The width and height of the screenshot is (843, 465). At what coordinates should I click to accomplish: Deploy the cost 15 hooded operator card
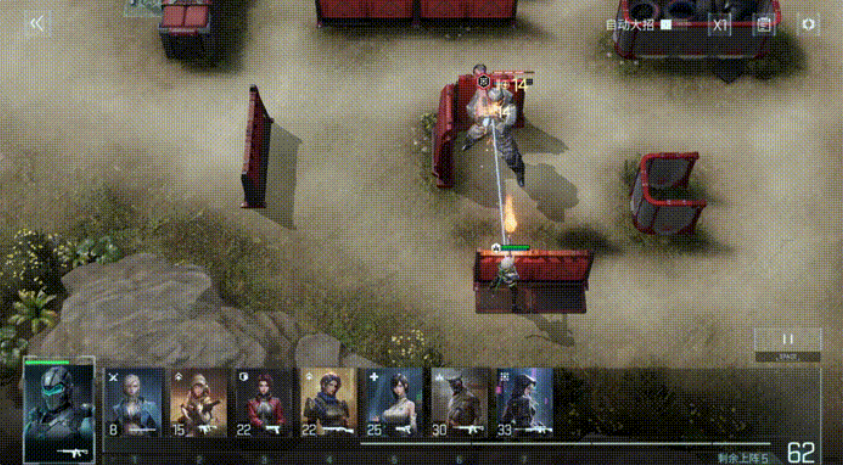(198, 402)
